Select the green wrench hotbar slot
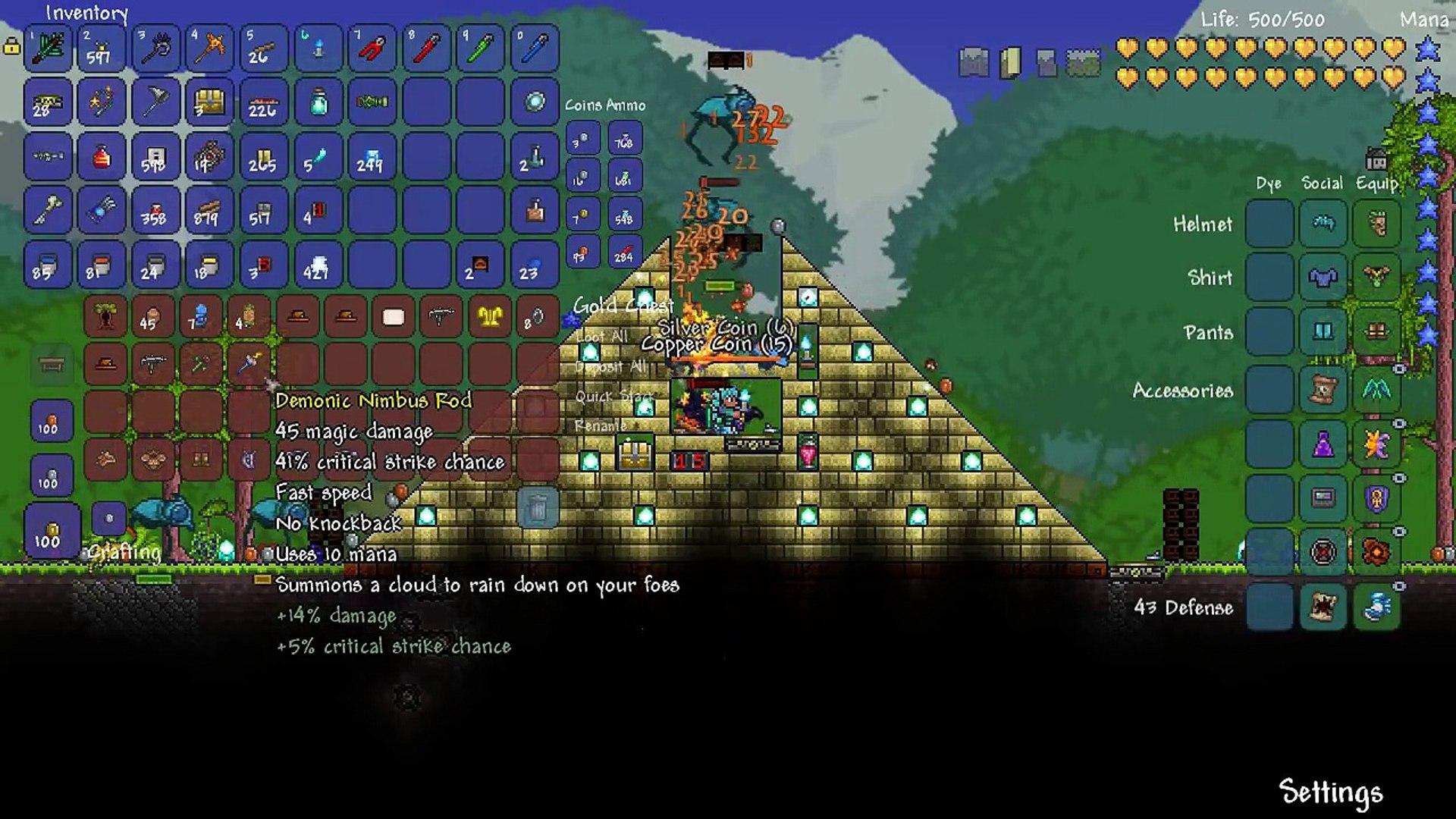Image resolution: width=1456 pixels, height=819 pixels. click(x=480, y=48)
